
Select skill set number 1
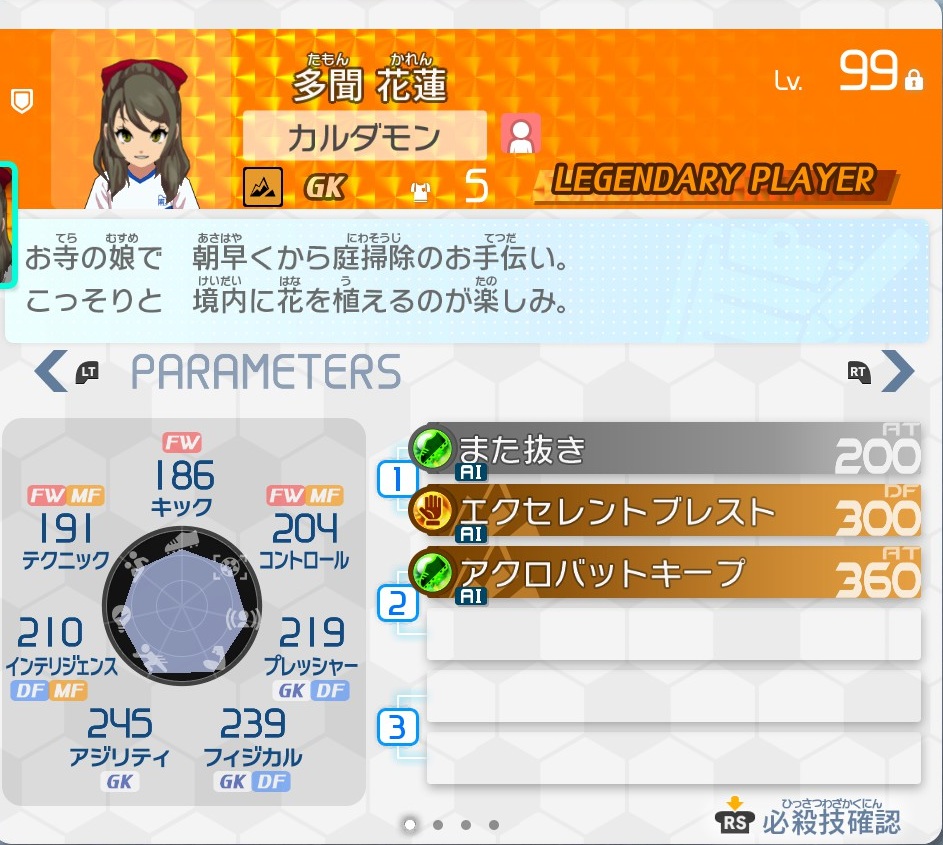coord(397,480)
